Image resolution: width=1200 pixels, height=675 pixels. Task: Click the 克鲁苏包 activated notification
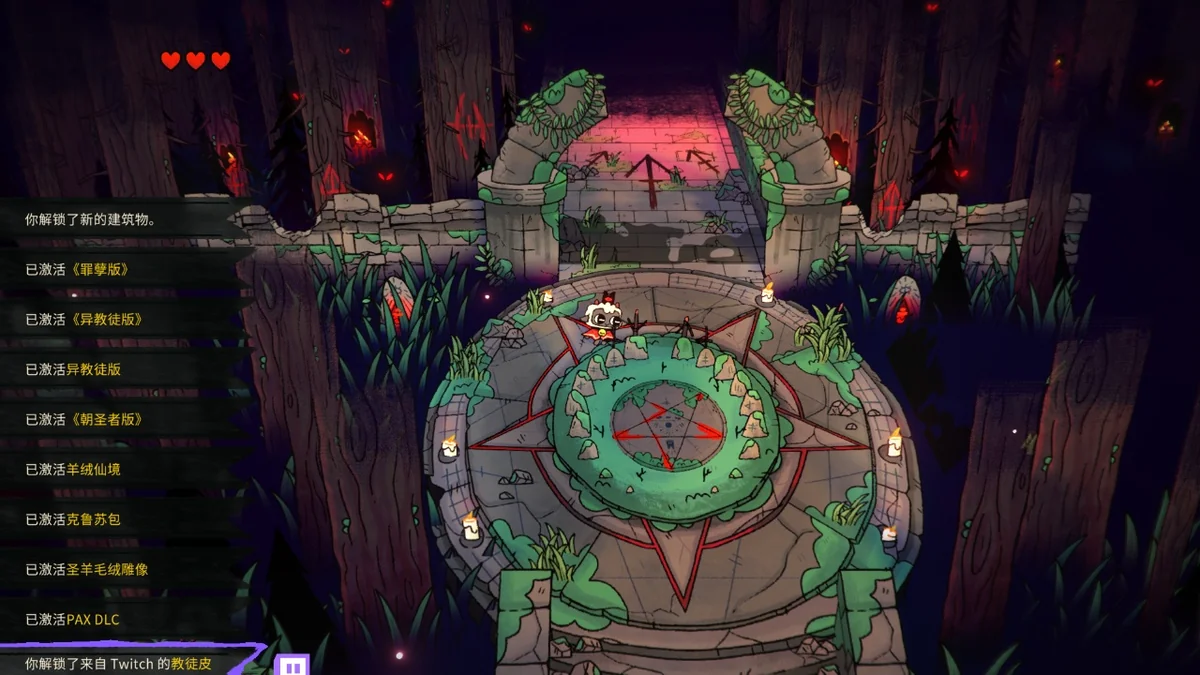pyautogui.click(x=73, y=519)
